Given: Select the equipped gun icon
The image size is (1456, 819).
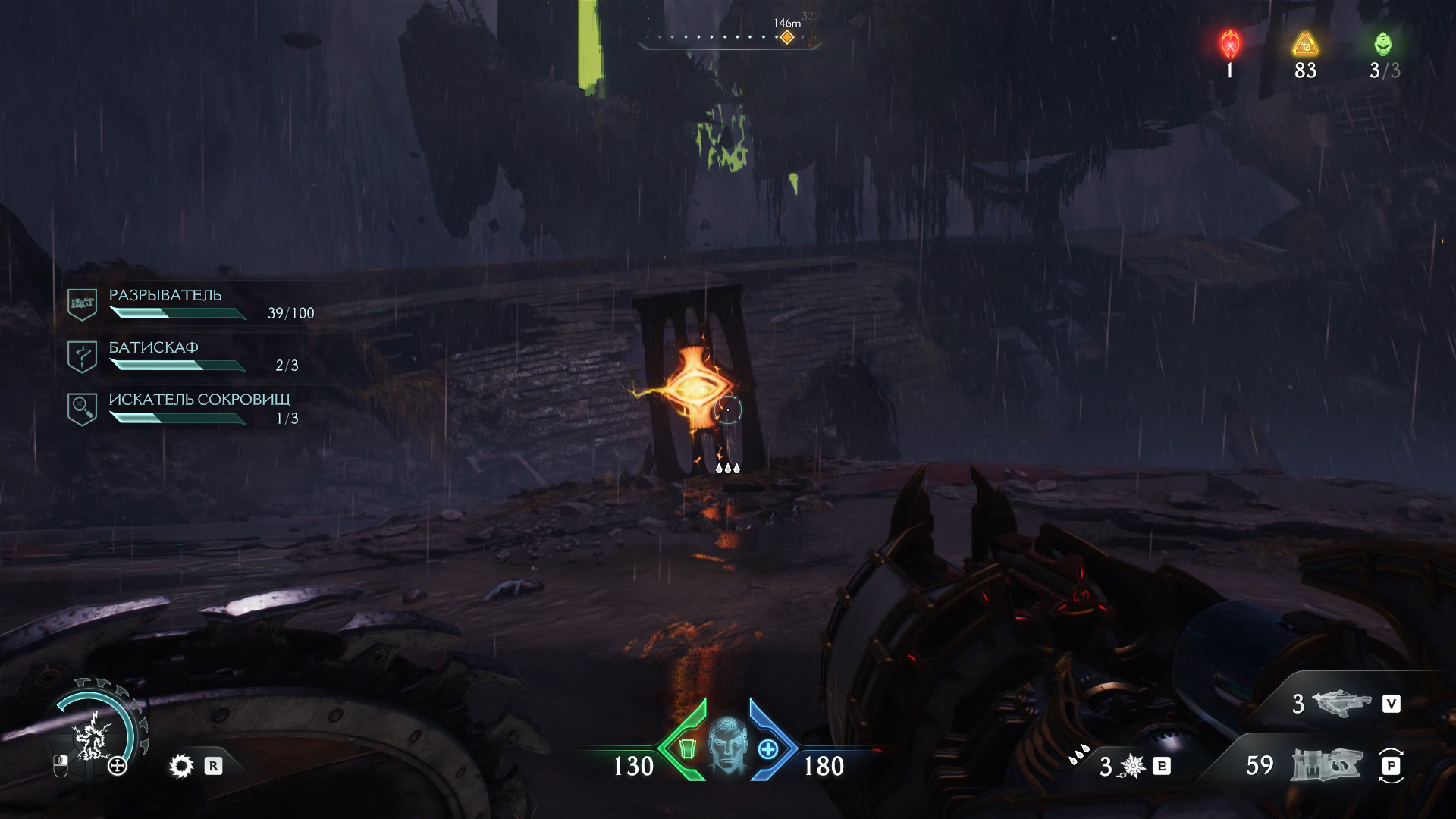Looking at the screenshot, I should pos(1326,765).
